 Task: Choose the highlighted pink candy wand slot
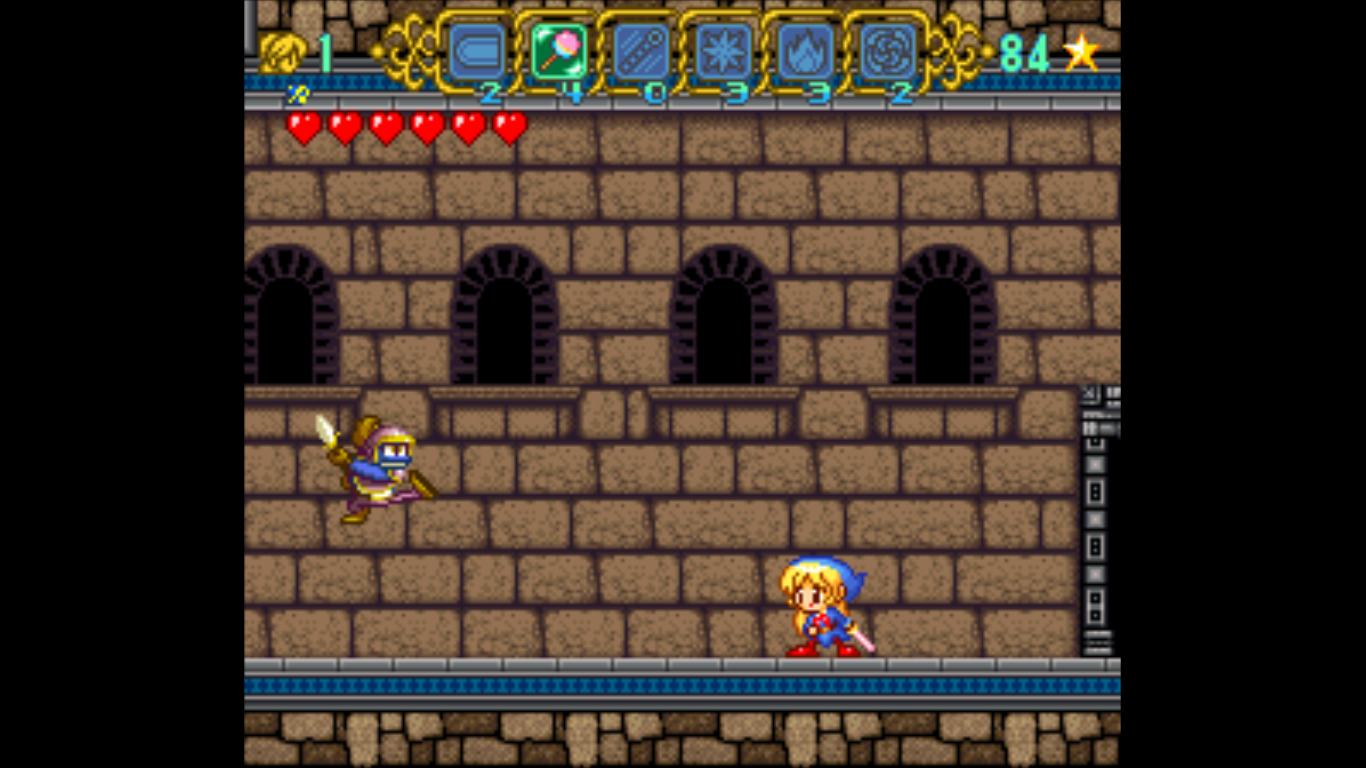[x=559, y=51]
